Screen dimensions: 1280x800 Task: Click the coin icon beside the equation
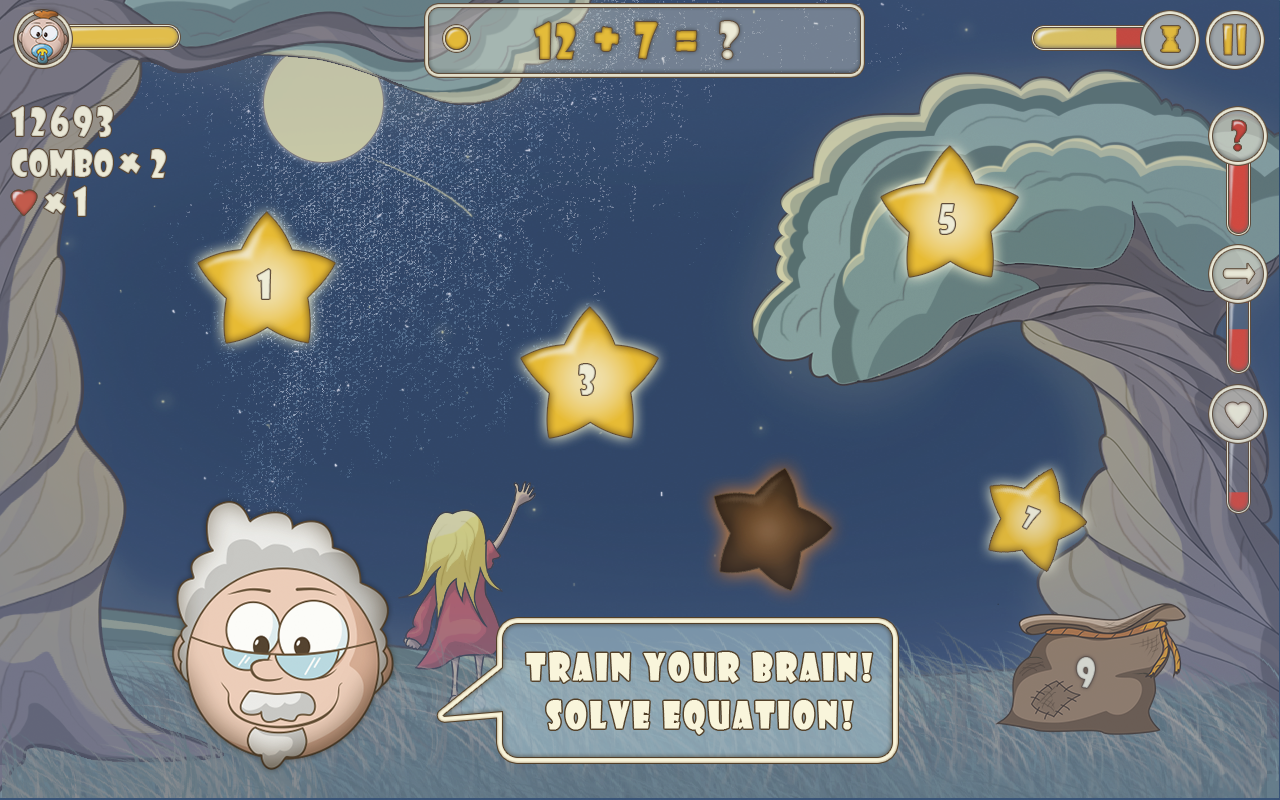pos(459,40)
